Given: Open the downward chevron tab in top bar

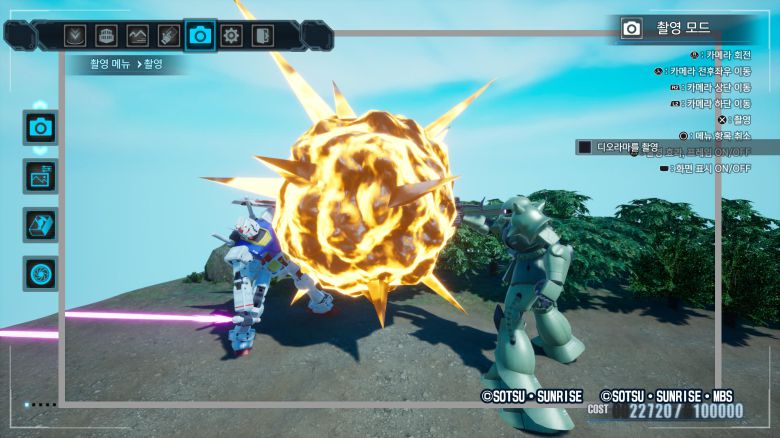Looking at the screenshot, I should click(x=75, y=36).
